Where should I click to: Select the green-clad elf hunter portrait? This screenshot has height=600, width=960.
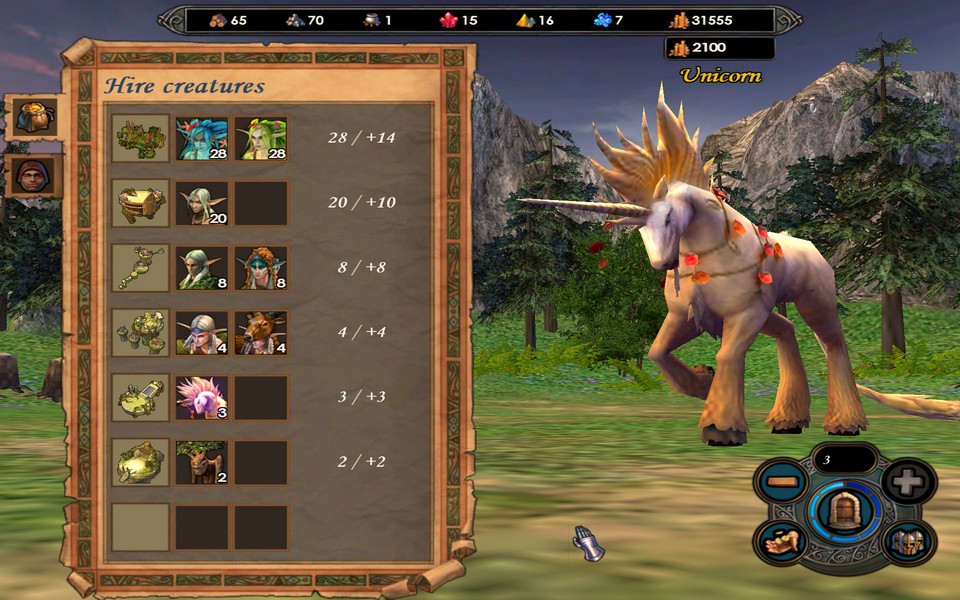coord(202,268)
